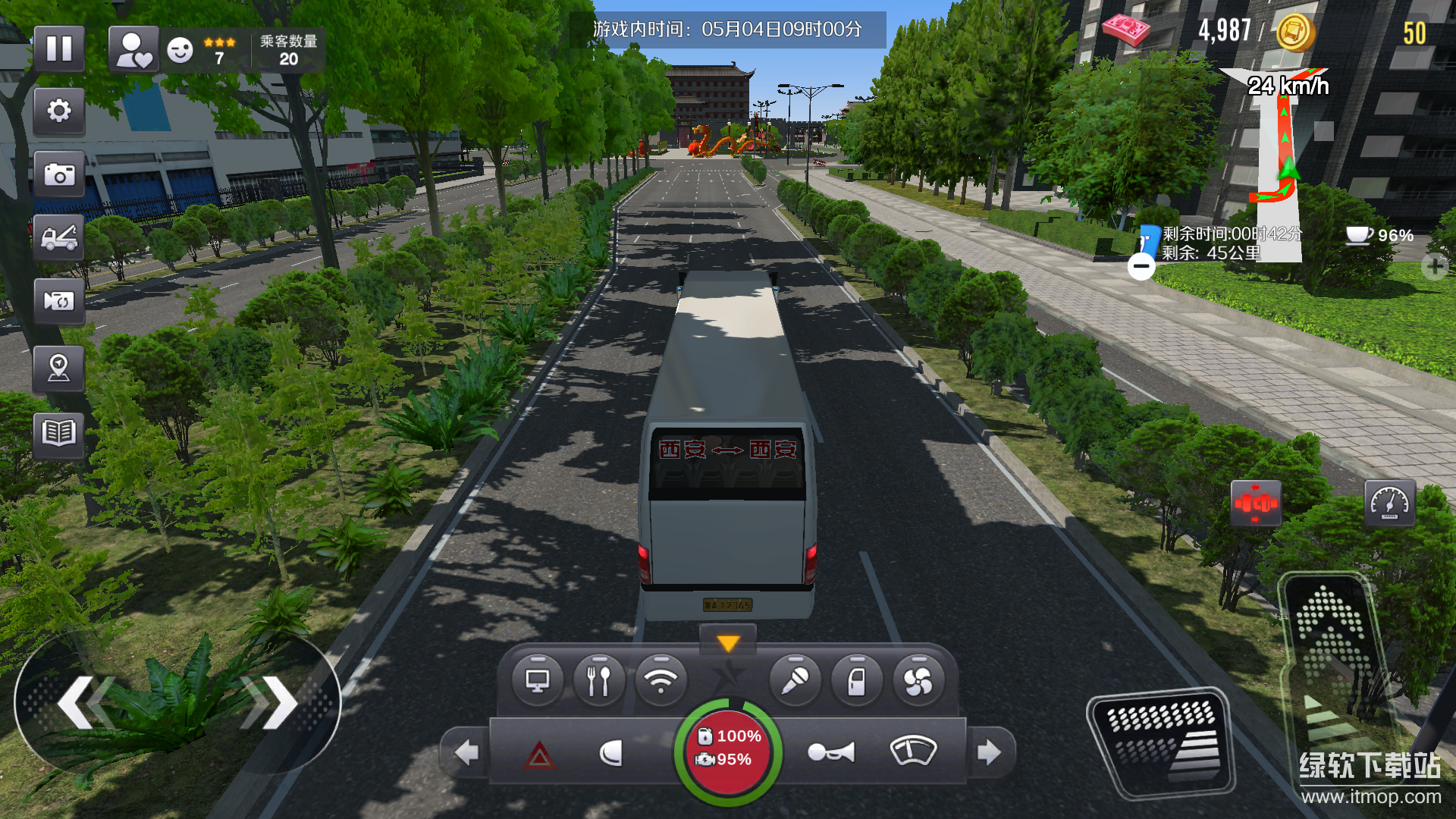Step on the brake pedal

(1160, 743)
